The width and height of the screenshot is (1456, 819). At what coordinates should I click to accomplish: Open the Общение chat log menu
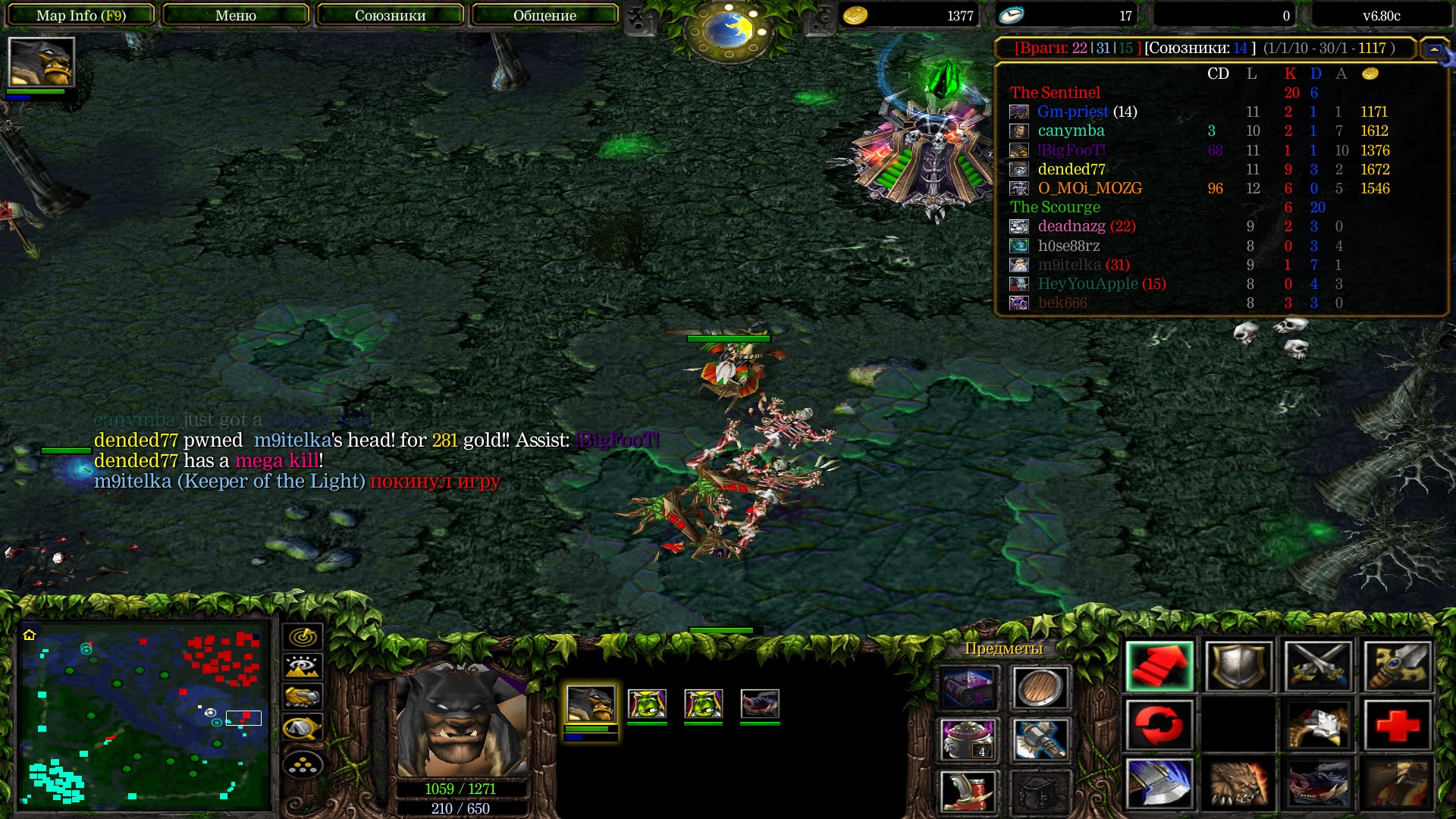pos(544,15)
